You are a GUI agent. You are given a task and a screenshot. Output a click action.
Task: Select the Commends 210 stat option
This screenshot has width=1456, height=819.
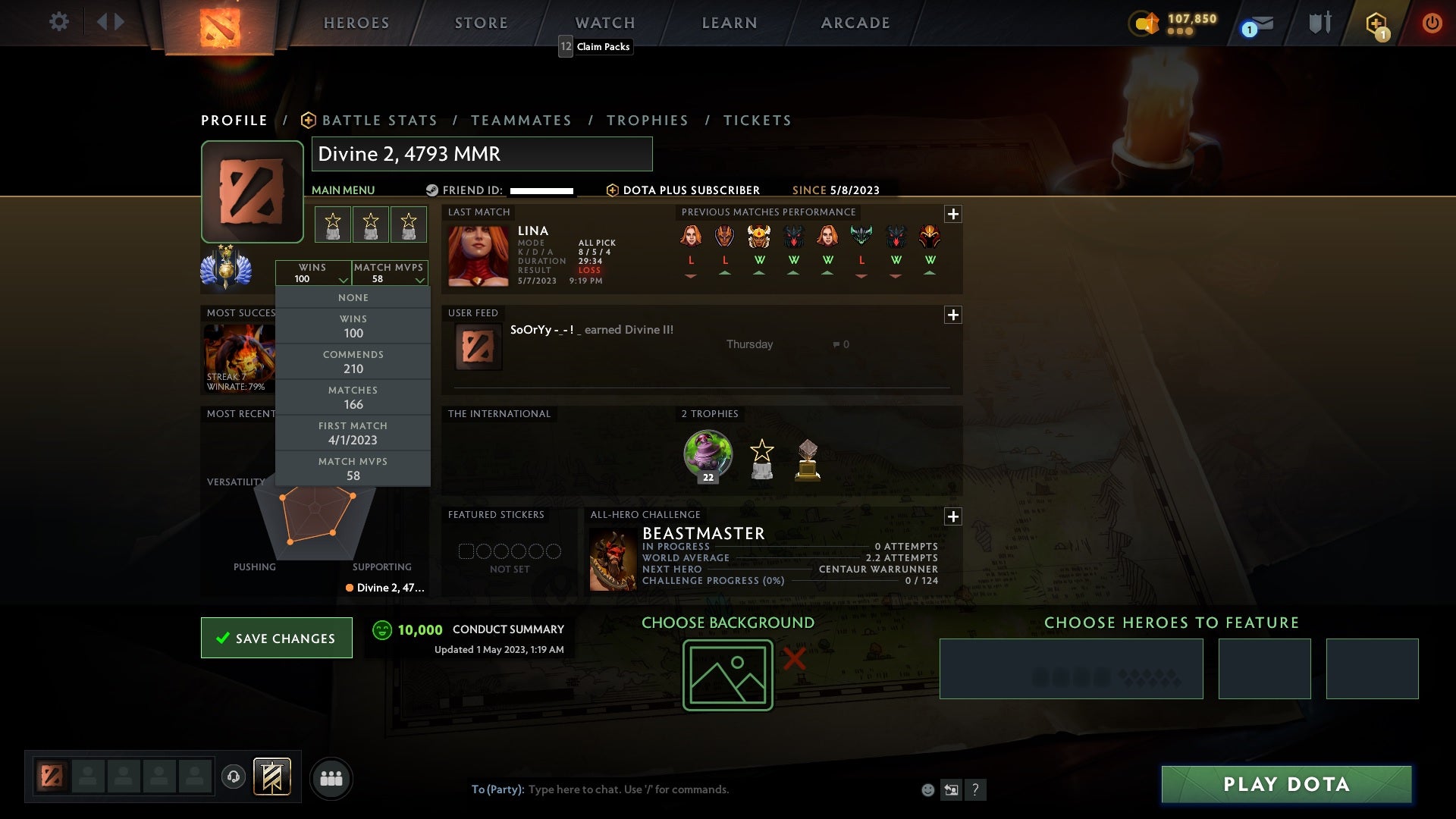(353, 362)
